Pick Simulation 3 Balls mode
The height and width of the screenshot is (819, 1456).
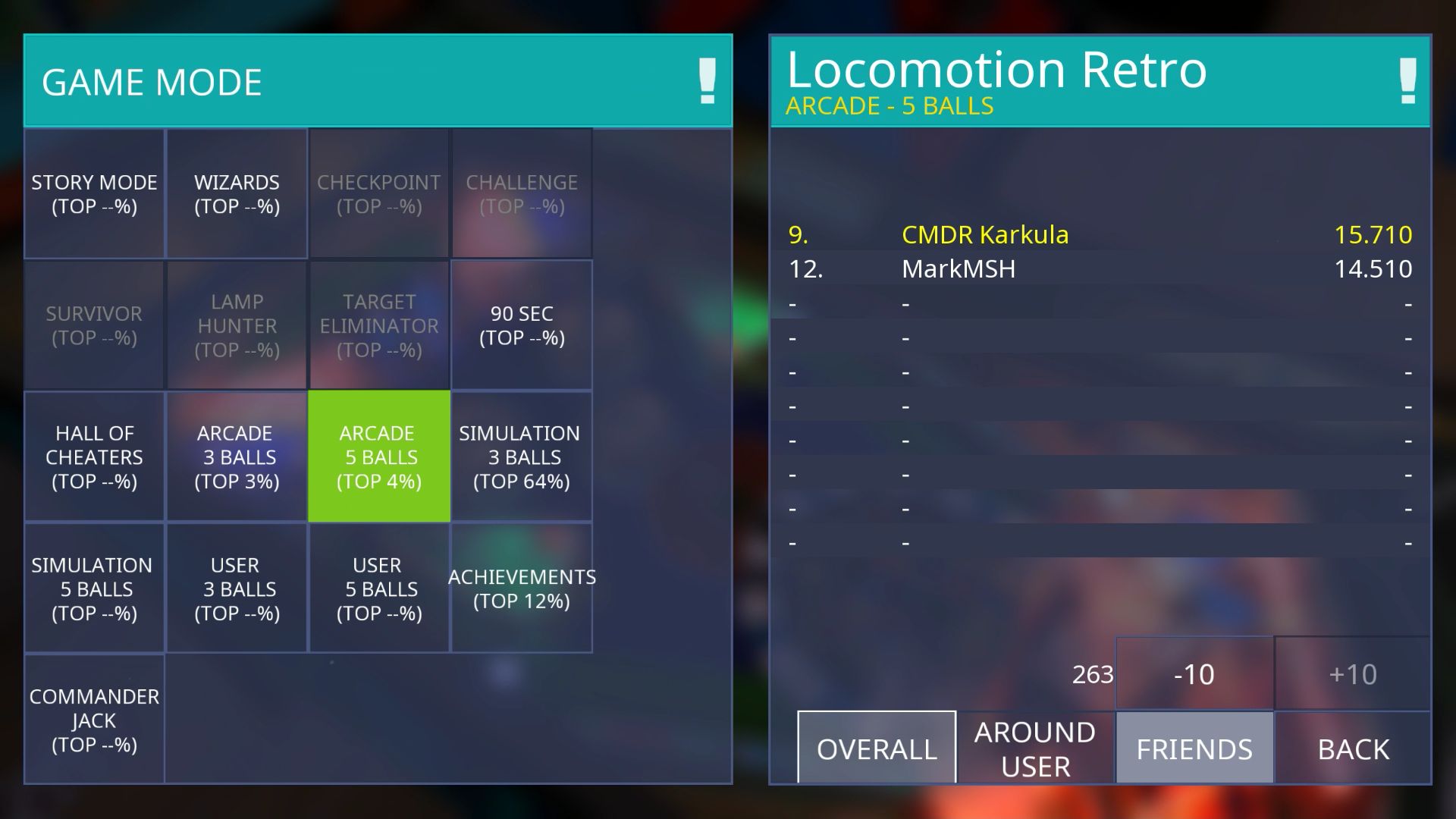tap(522, 457)
